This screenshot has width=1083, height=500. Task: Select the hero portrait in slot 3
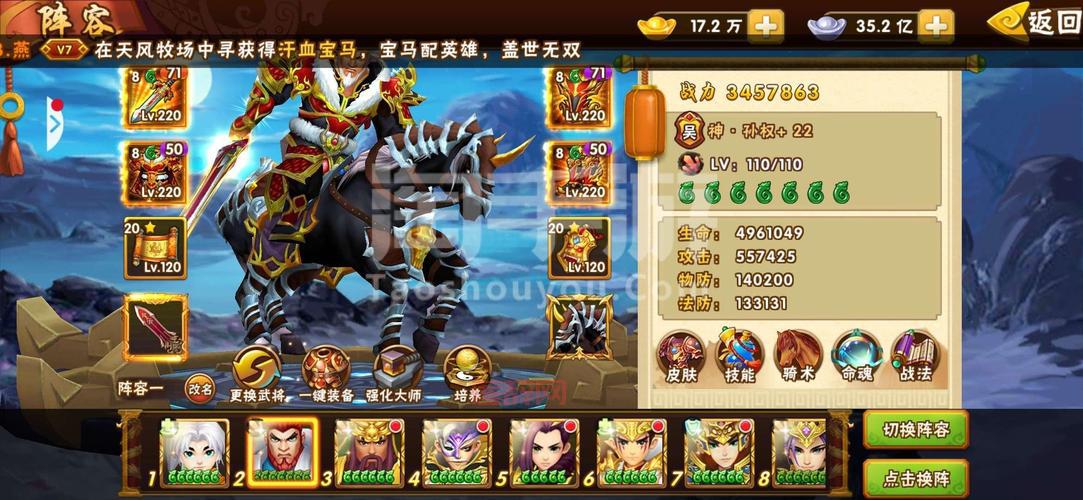[369, 452]
